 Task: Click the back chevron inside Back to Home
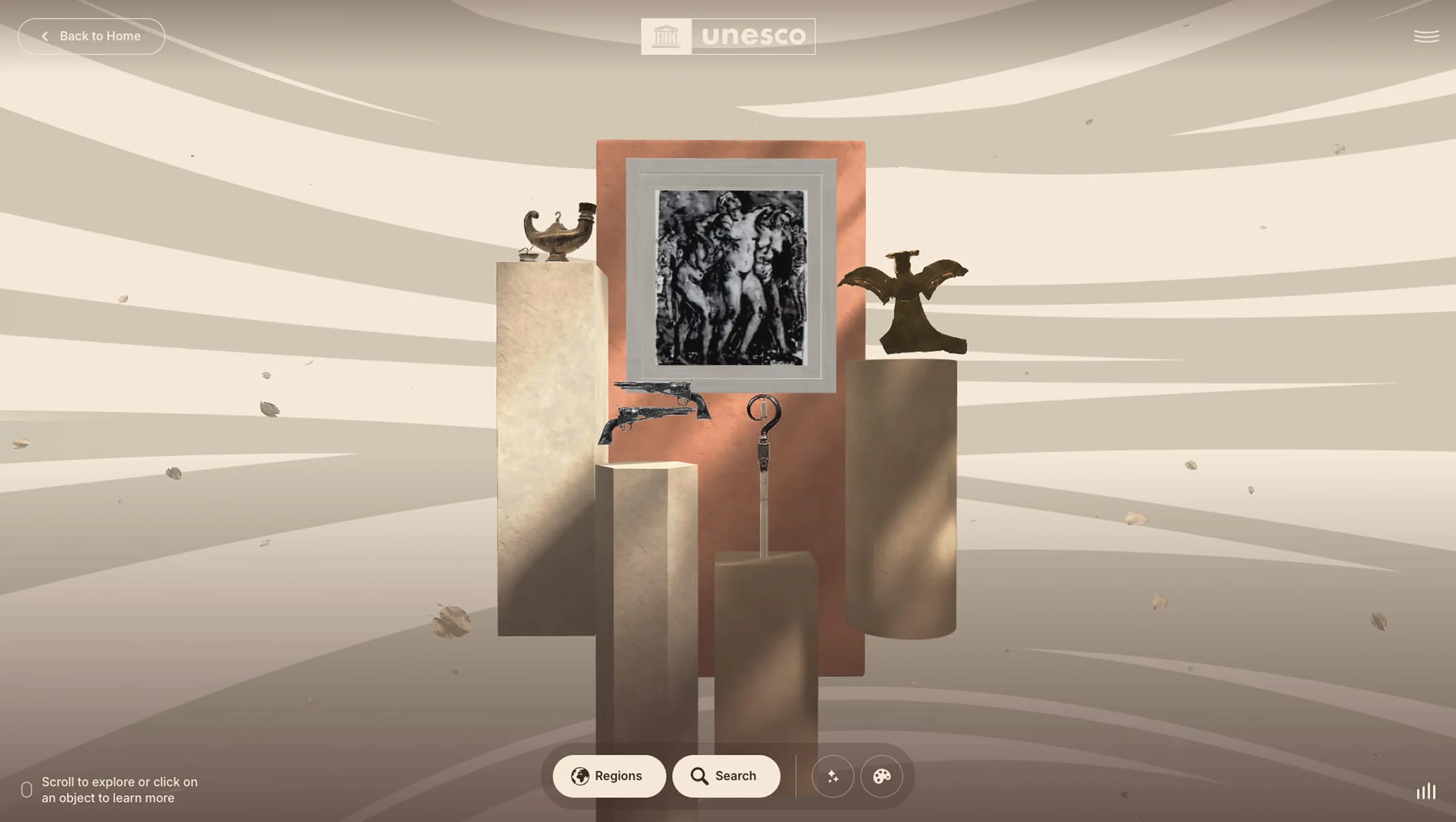tap(44, 36)
